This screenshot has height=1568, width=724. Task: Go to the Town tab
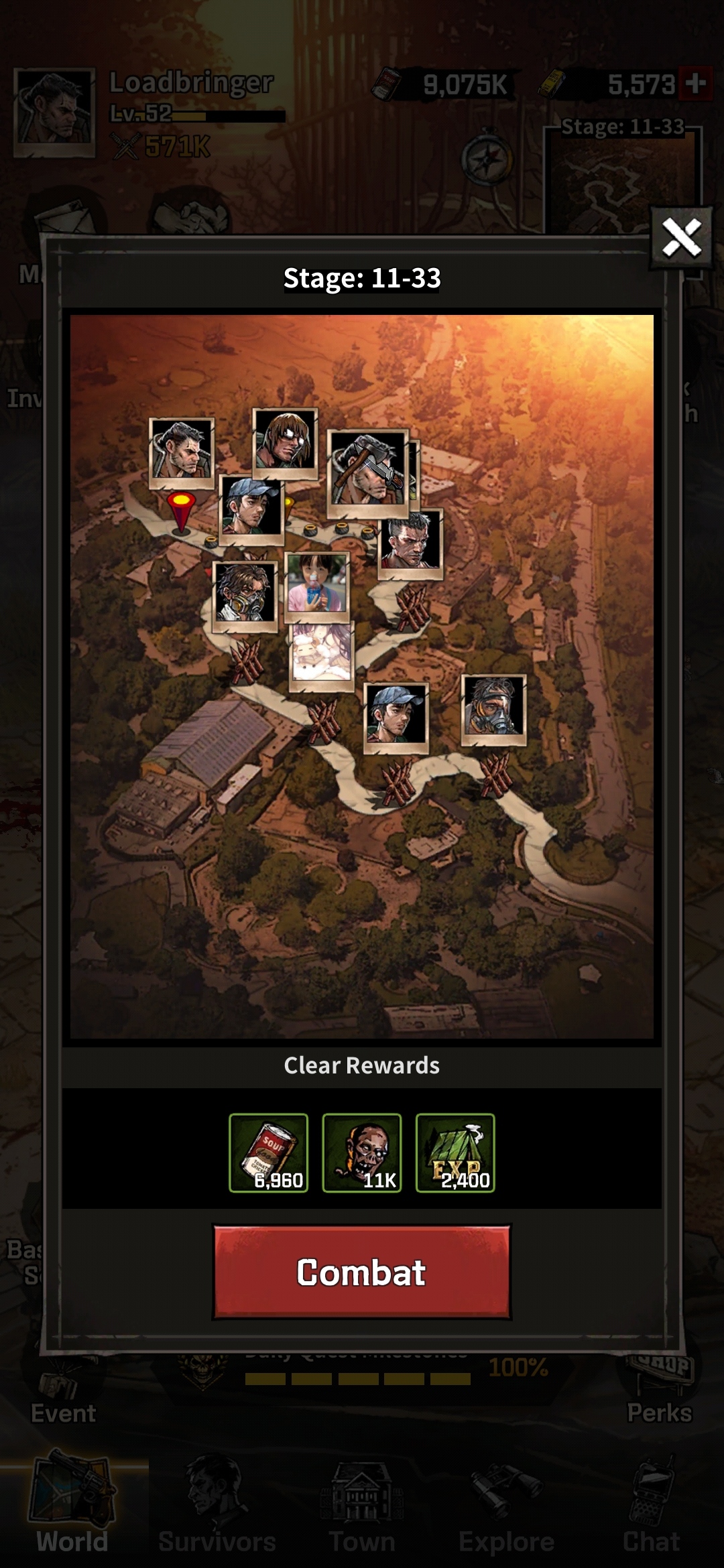coord(362,1508)
